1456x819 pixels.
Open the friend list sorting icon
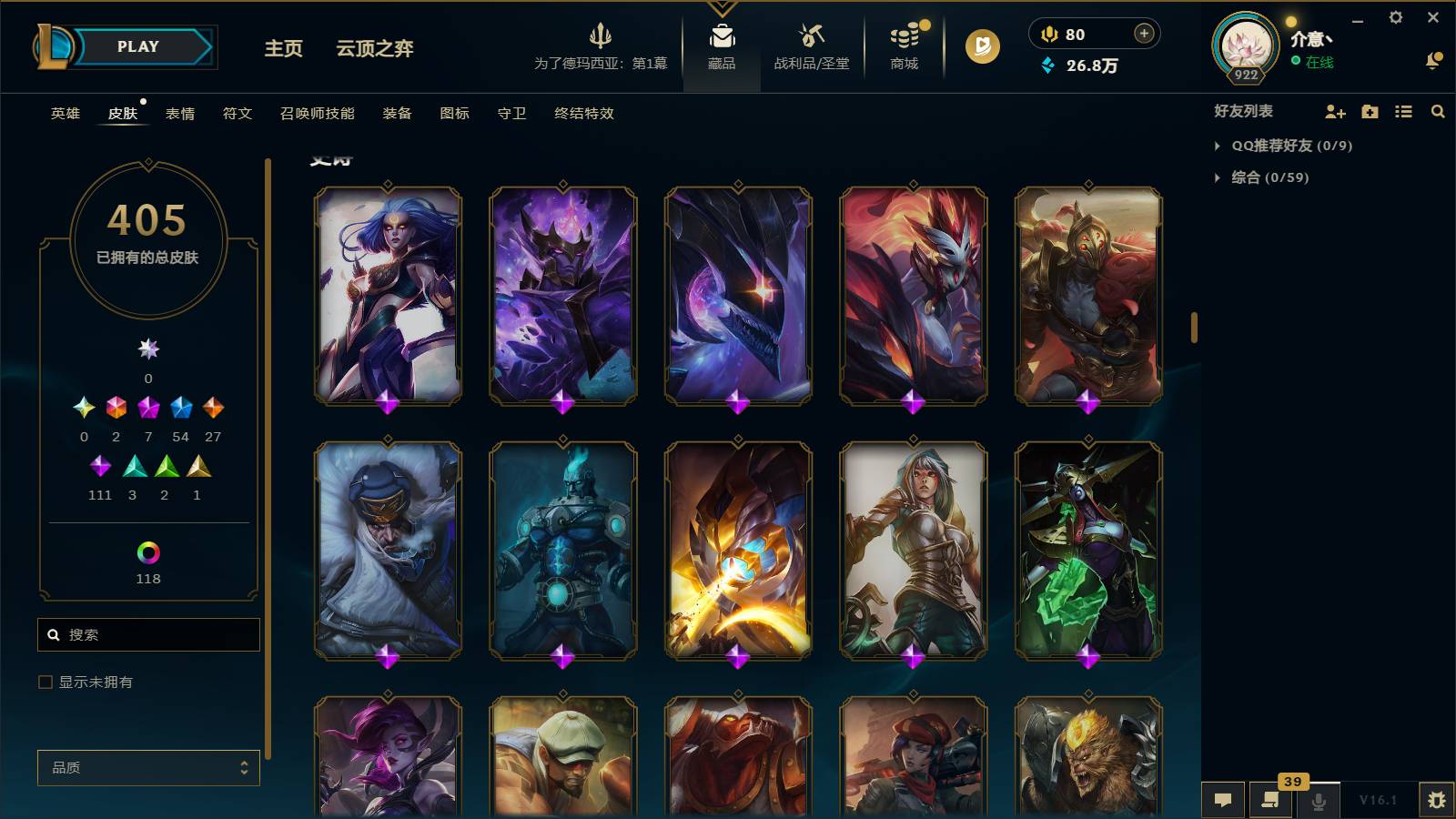[1402, 112]
